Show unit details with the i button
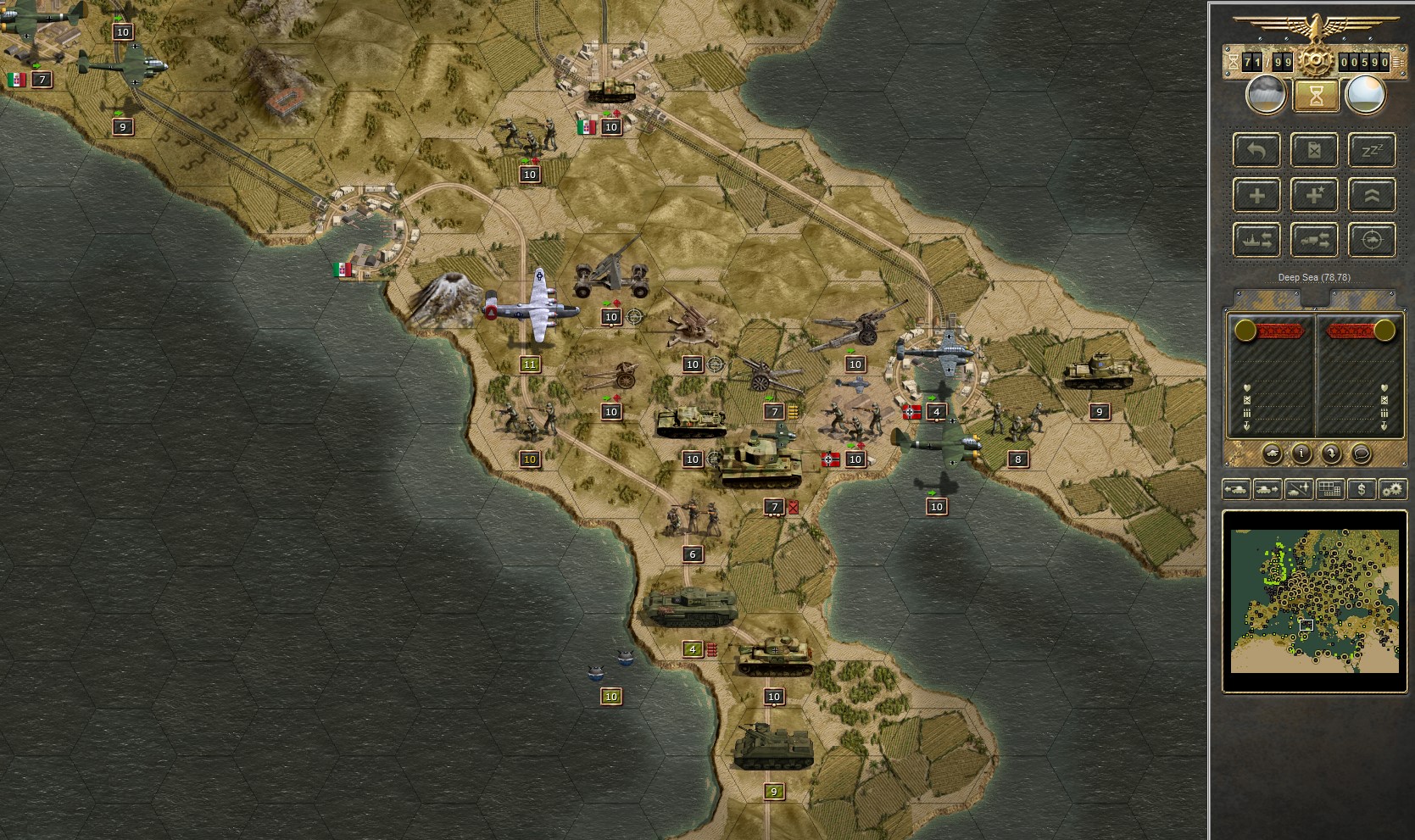Screen dimensions: 1415x840 [1301, 453]
